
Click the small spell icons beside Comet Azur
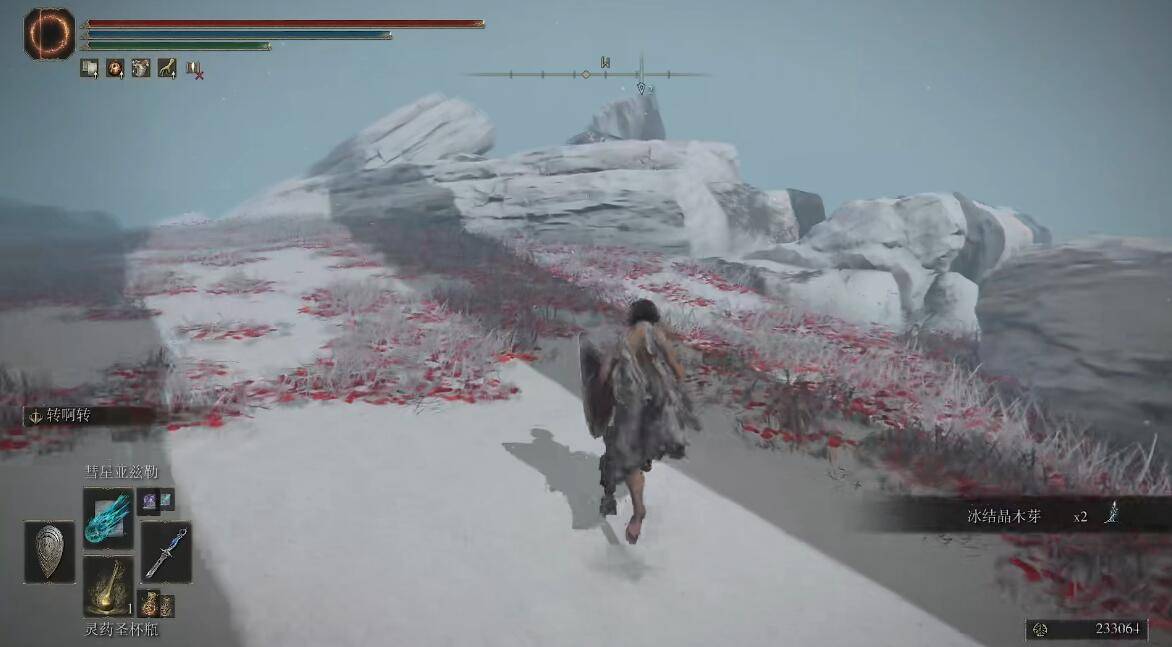pyautogui.click(x=157, y=500)
